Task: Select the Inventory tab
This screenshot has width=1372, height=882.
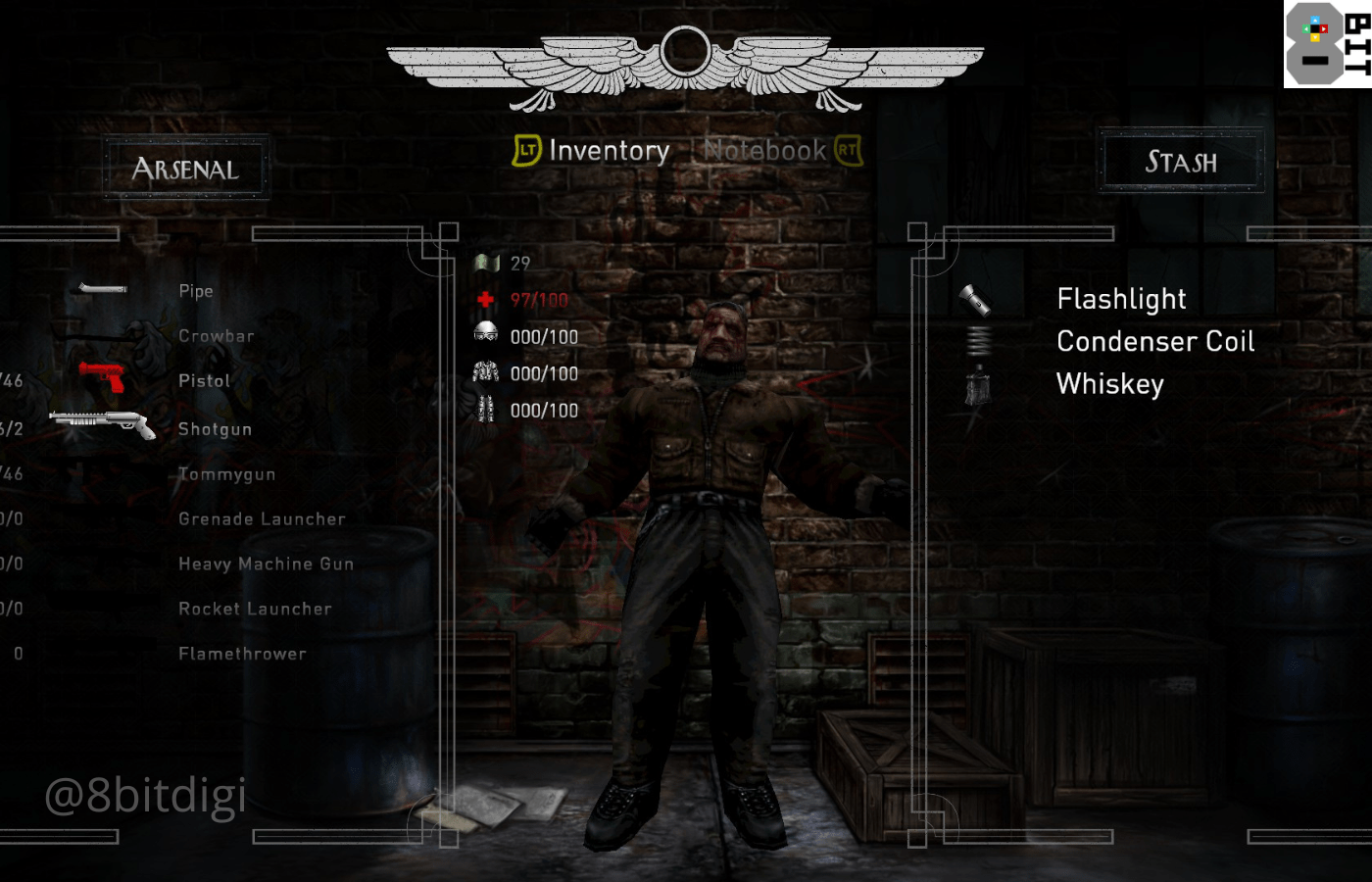Action: click(609, 151)
